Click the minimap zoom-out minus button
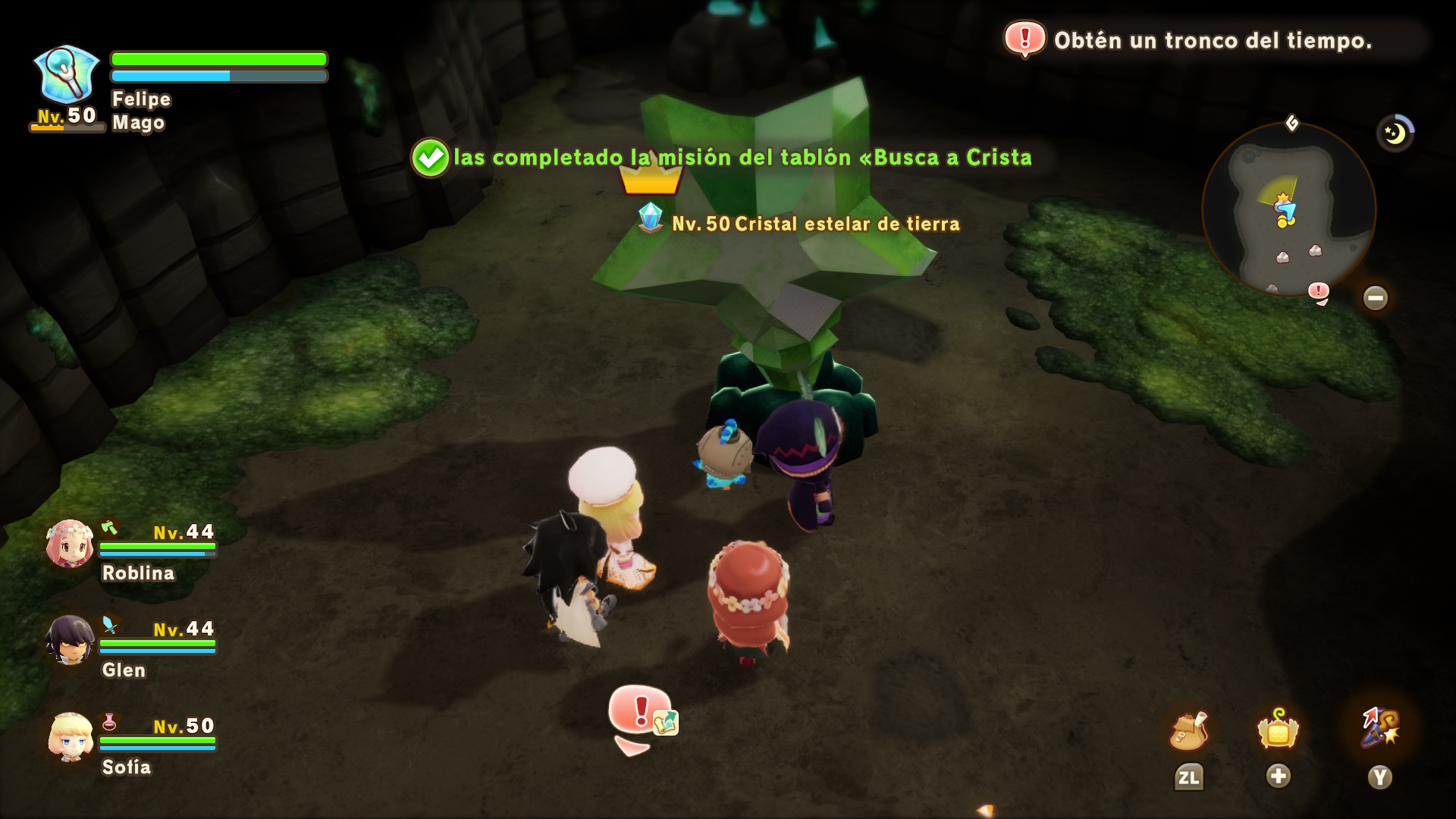This screenshot has width=1456, height=819. (1375, 298)
